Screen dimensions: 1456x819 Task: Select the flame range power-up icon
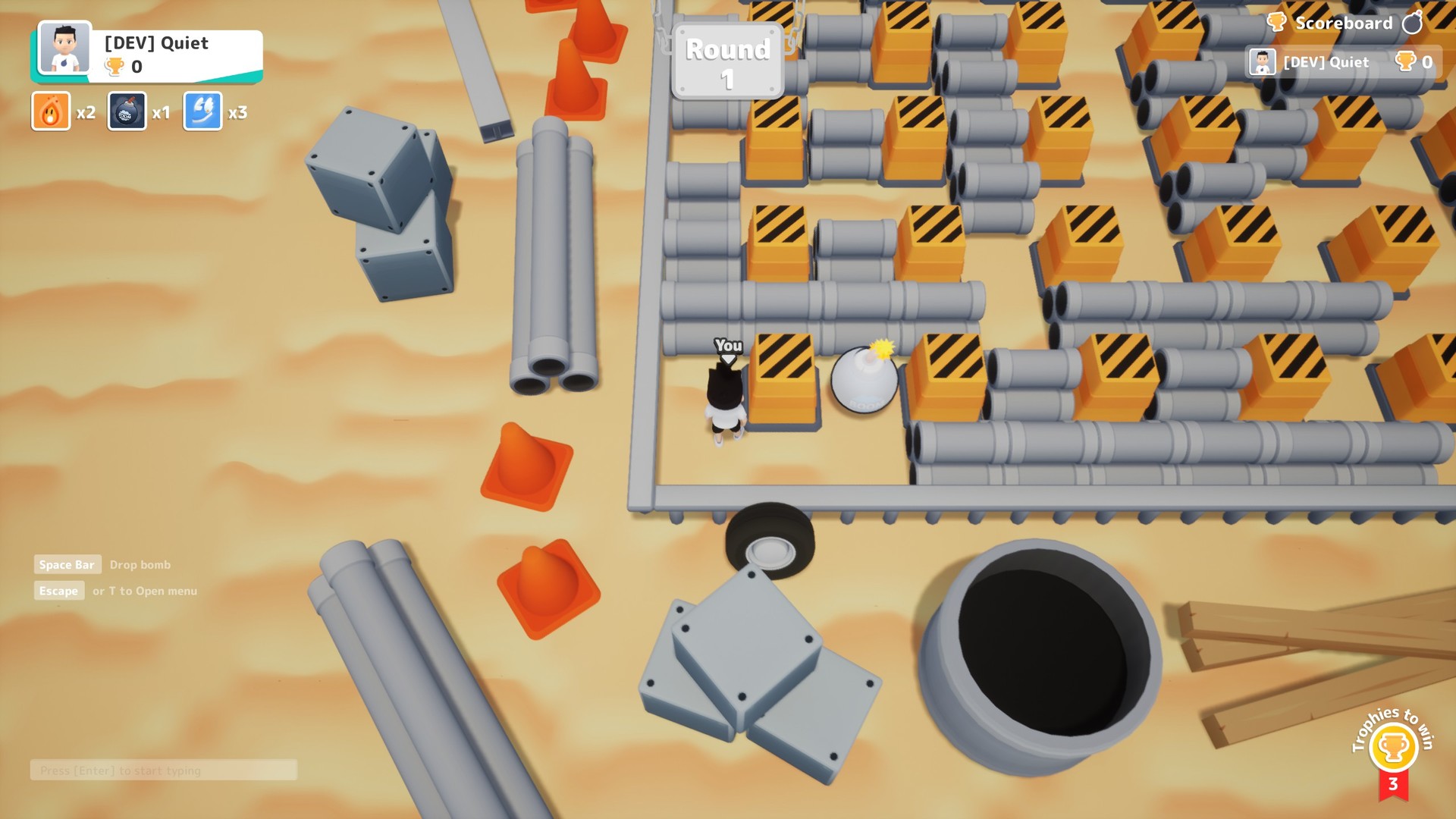tap(50, 111)
